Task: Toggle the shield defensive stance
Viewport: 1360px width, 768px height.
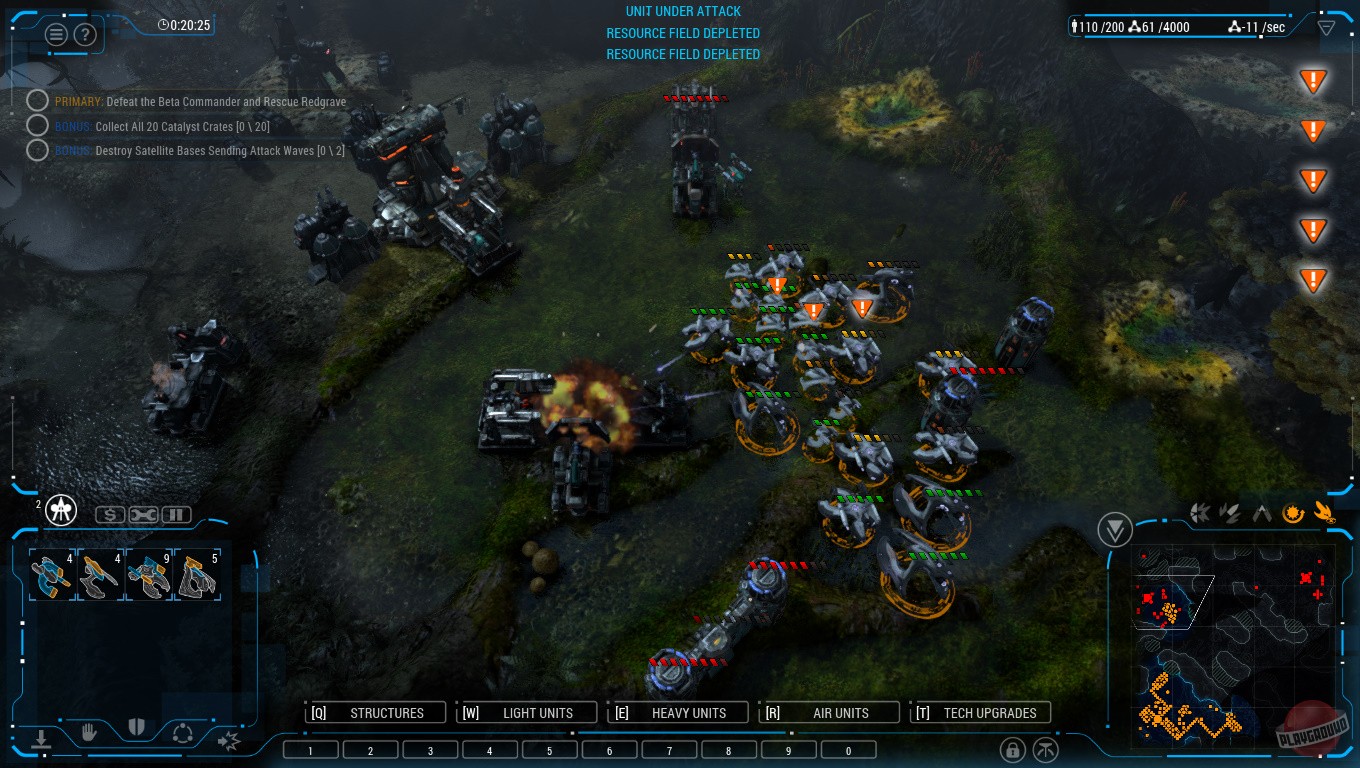Action: 136,728
